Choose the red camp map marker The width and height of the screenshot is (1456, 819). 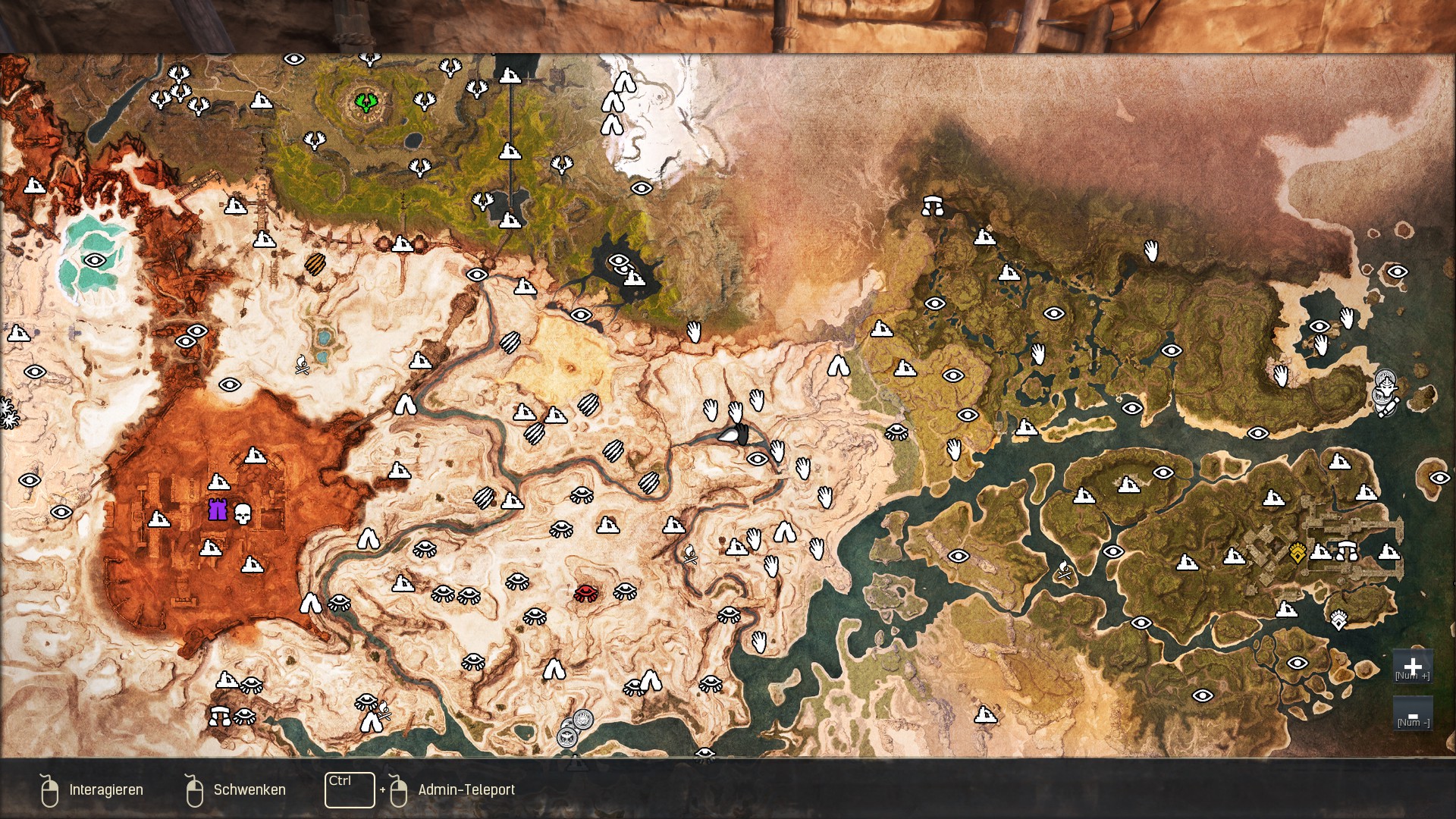tap(585, 592)
